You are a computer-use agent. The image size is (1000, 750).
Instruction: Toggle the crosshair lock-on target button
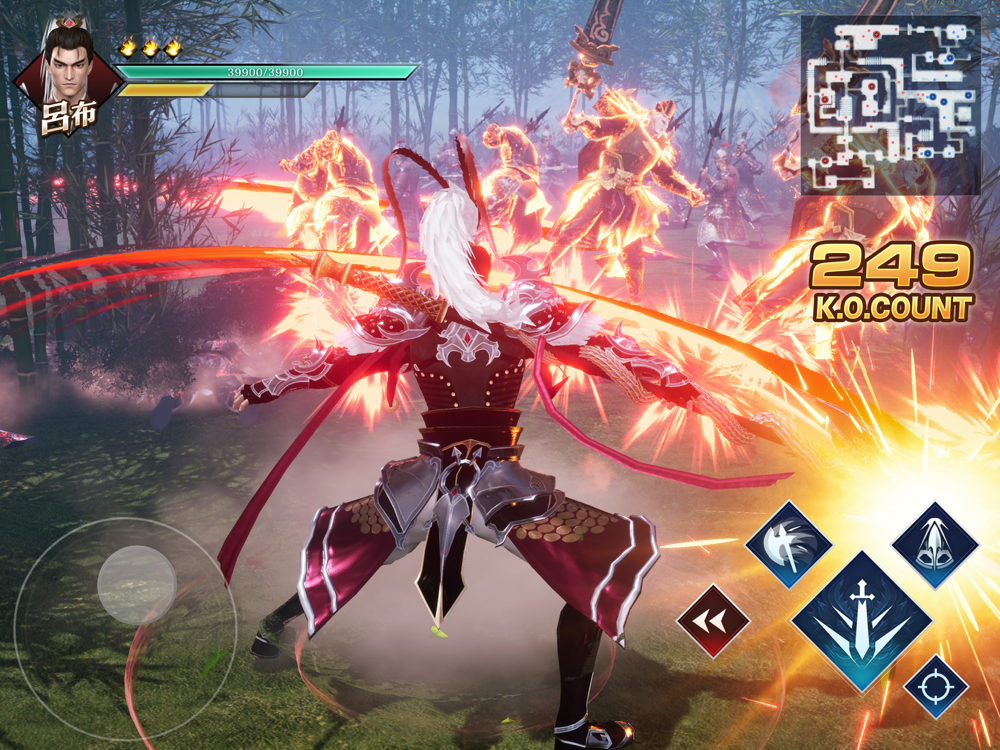pyautogui.click(x=936, y=686)
